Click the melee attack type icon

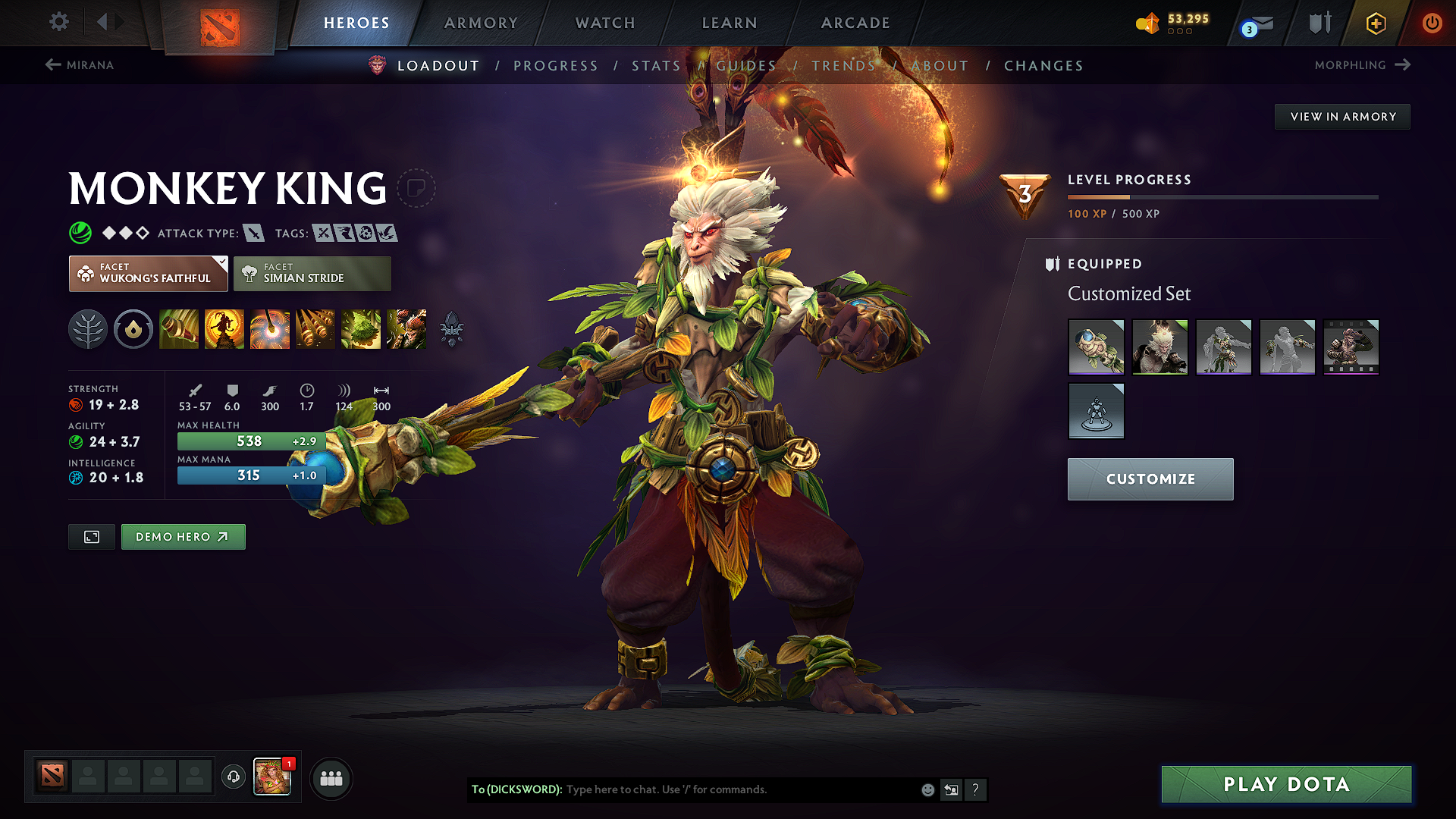click(x=255, y=233)
